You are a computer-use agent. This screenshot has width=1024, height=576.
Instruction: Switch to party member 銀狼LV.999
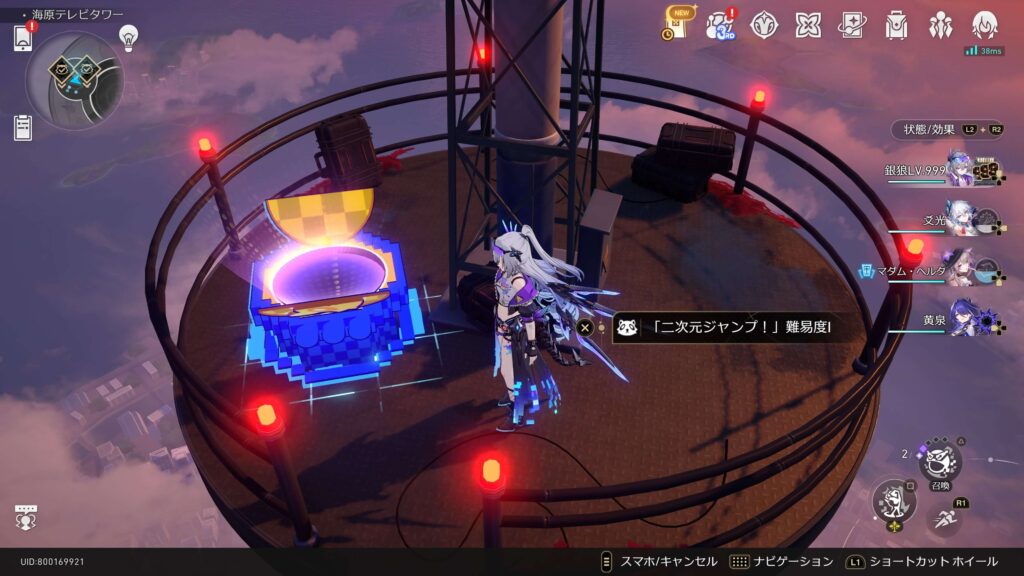[959, 171]
